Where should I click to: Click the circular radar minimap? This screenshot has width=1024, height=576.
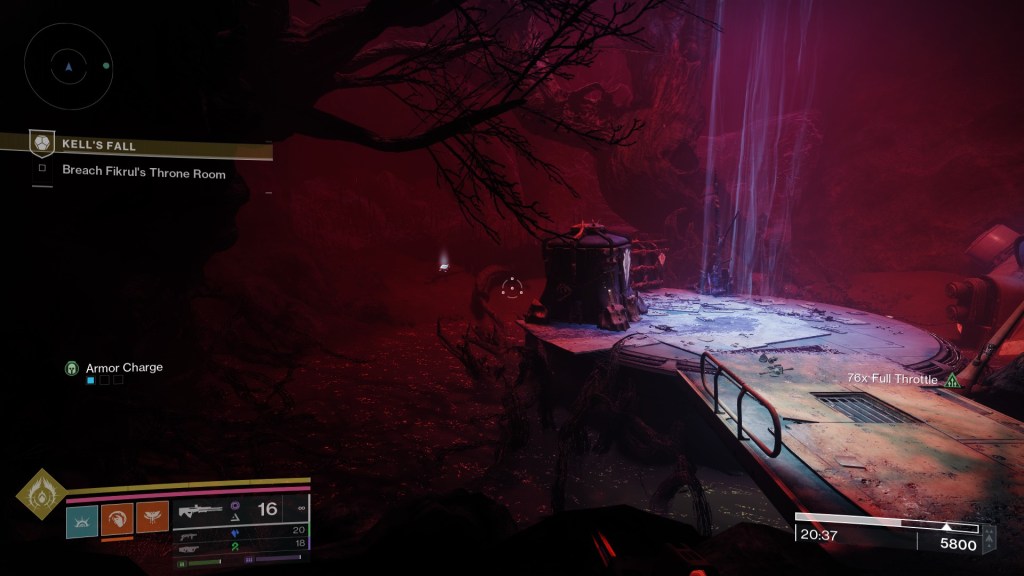(69, 66)
